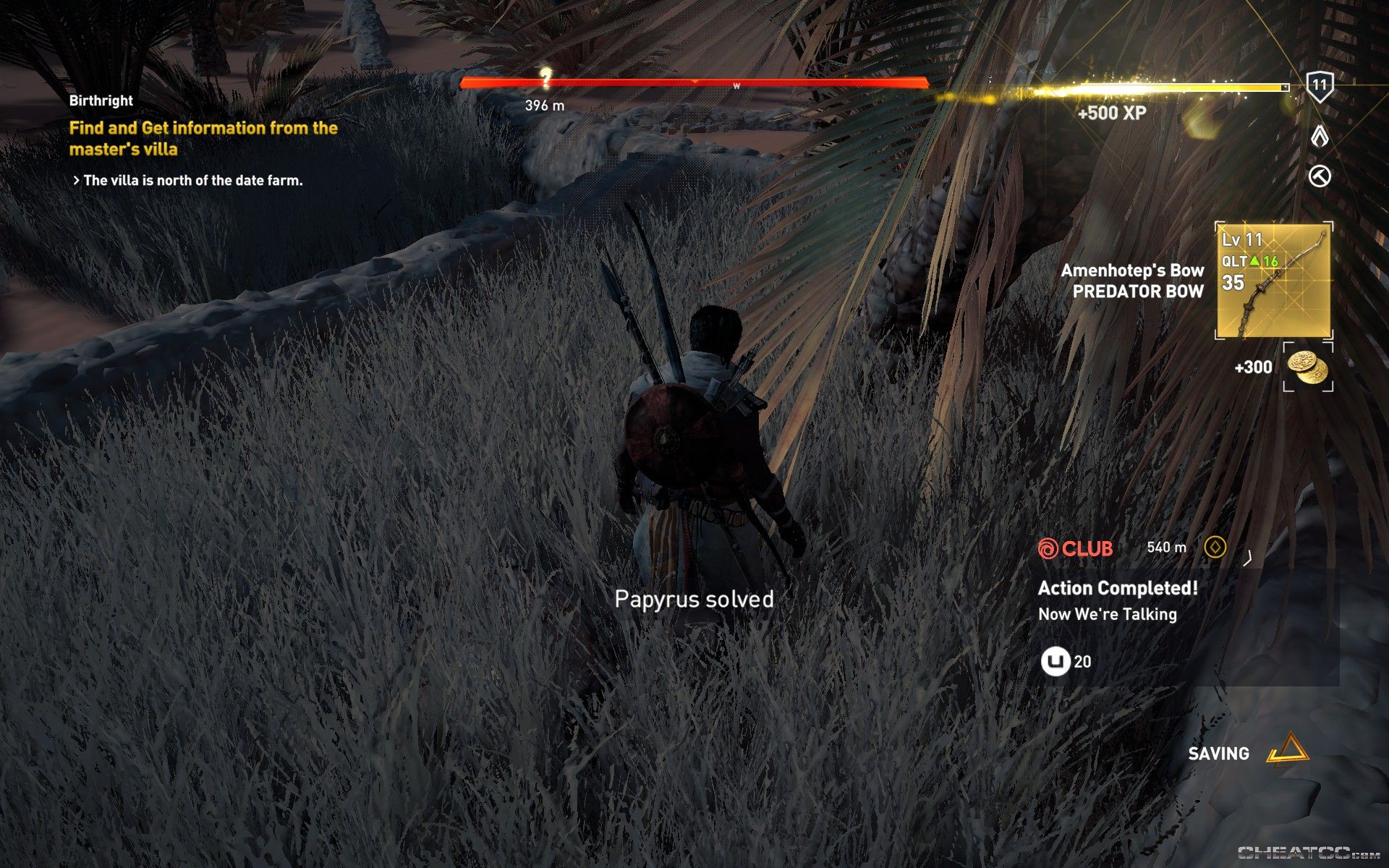The width and height of the screenshot is (1389, 868).
Task: Expand the arrow next to the Club notification
Action: pyautogui.click(x=1246, y=558)
